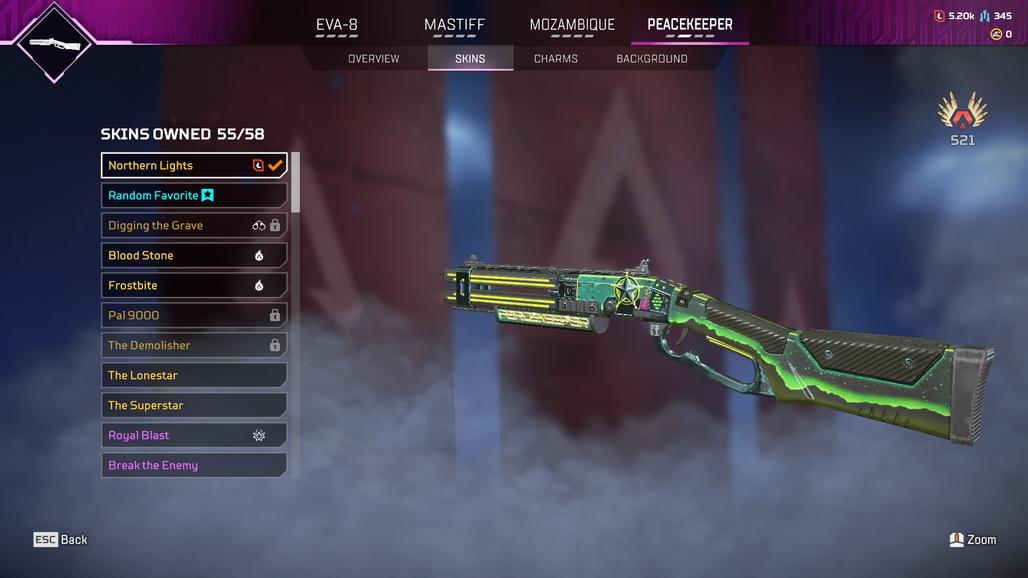This screenshot has width=1028, height=578.
Task: Click the Back button
Action: [61, 540]
